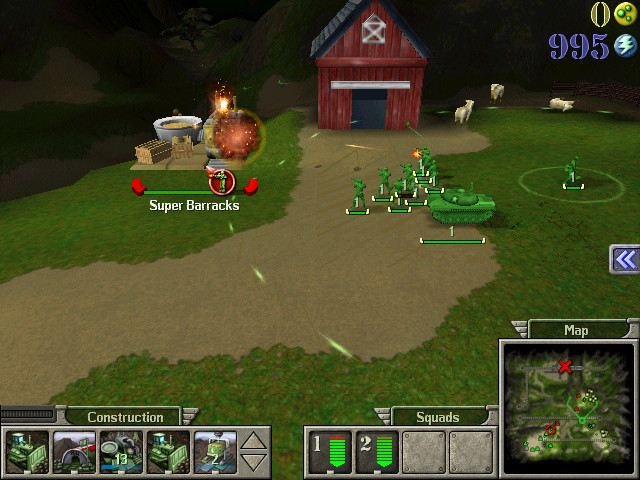
Task: Click the construction list down arrow
Action: pyautogui.click(x=255, y=461)
